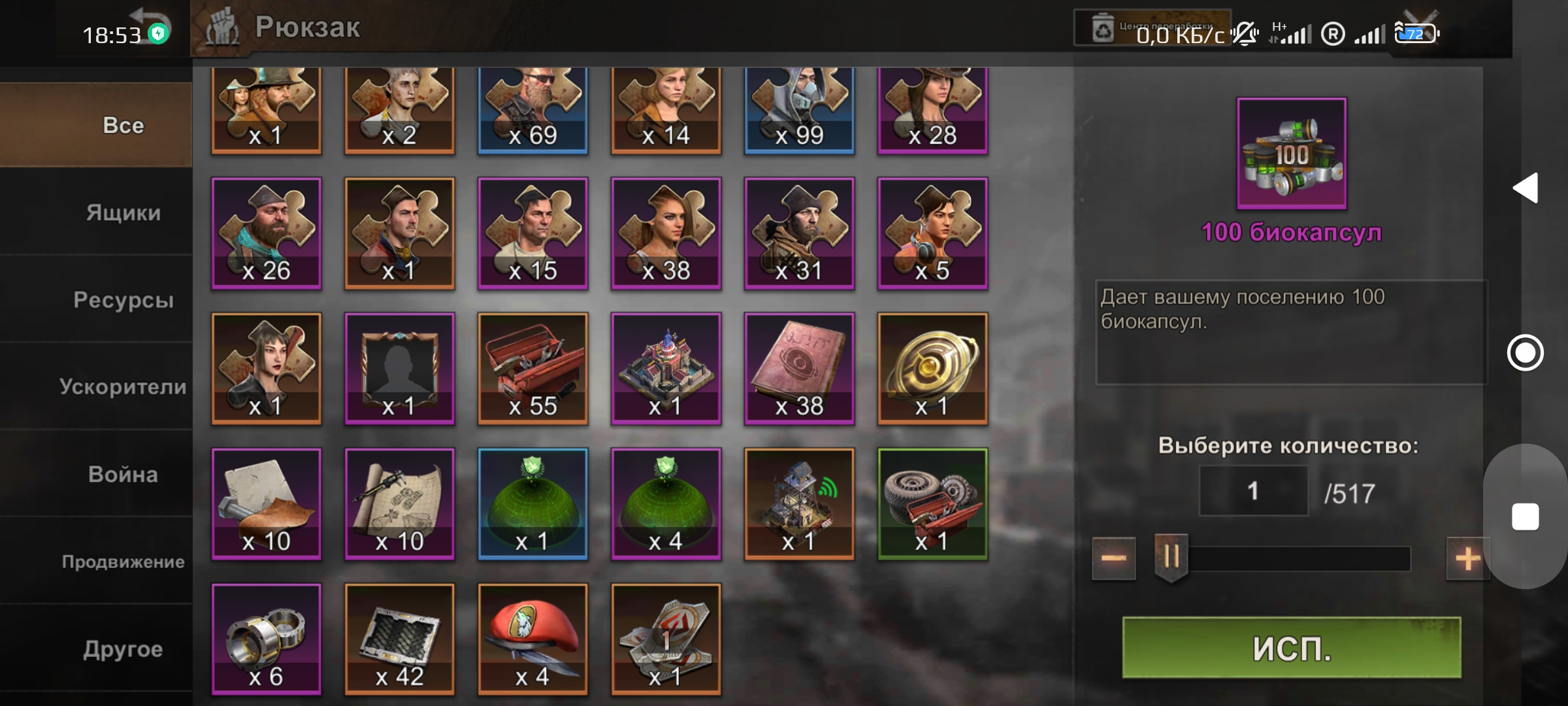This screenshot has width=1568, height=706.
Task: Select the blueprint item with x10
Action: pos(399,503)
